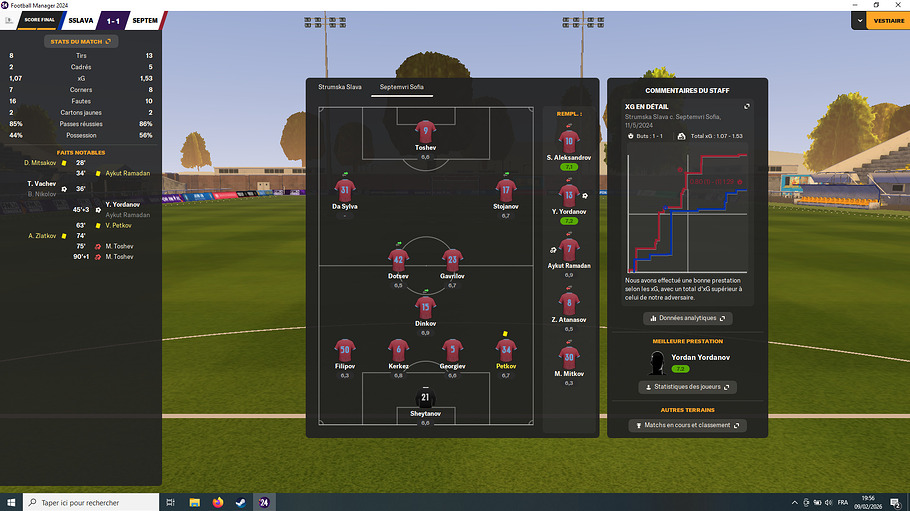Select Stojanov on the right wing

pyautogui.click(x=506, y=190)
